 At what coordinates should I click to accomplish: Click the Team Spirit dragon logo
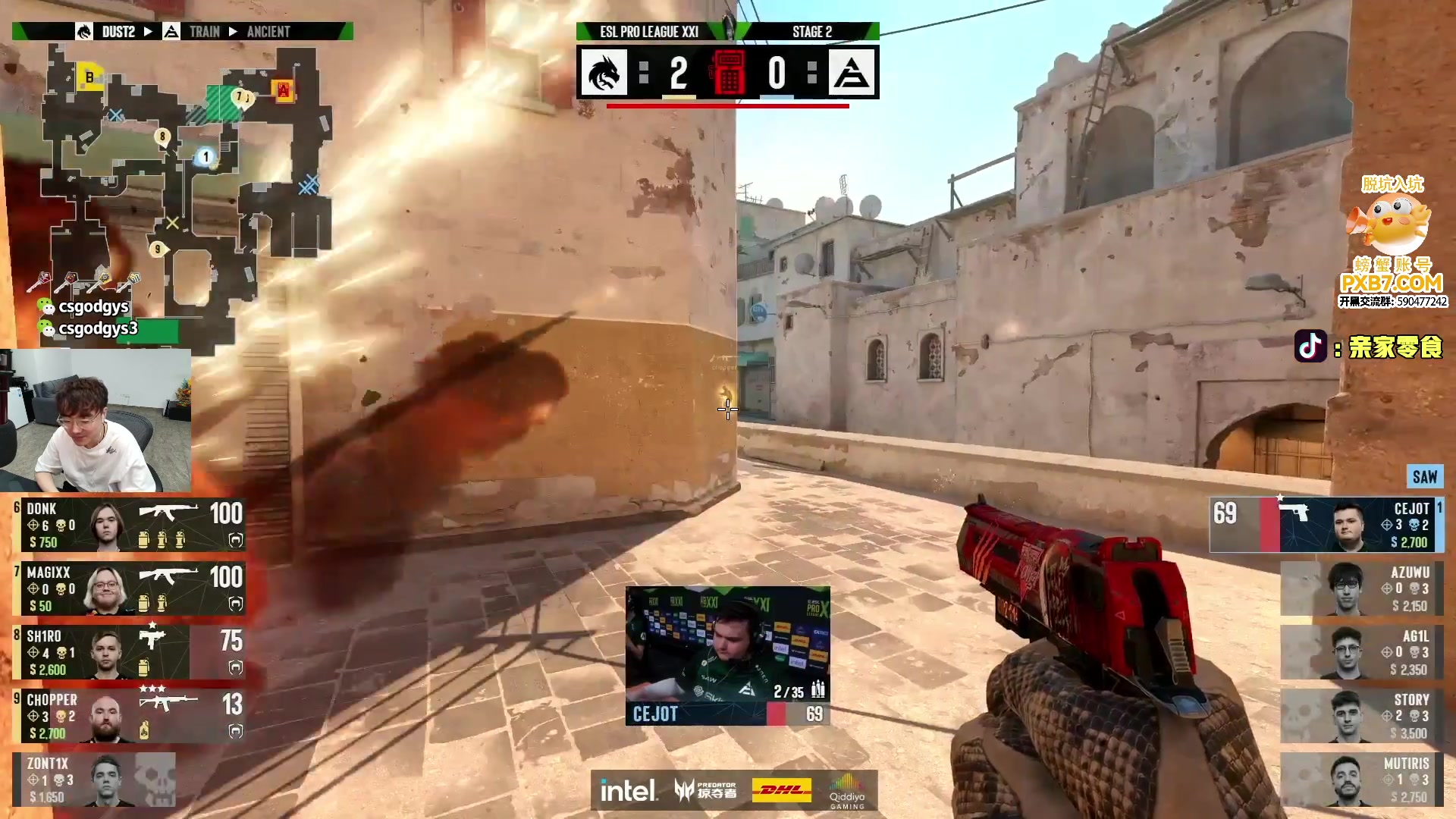604,73
